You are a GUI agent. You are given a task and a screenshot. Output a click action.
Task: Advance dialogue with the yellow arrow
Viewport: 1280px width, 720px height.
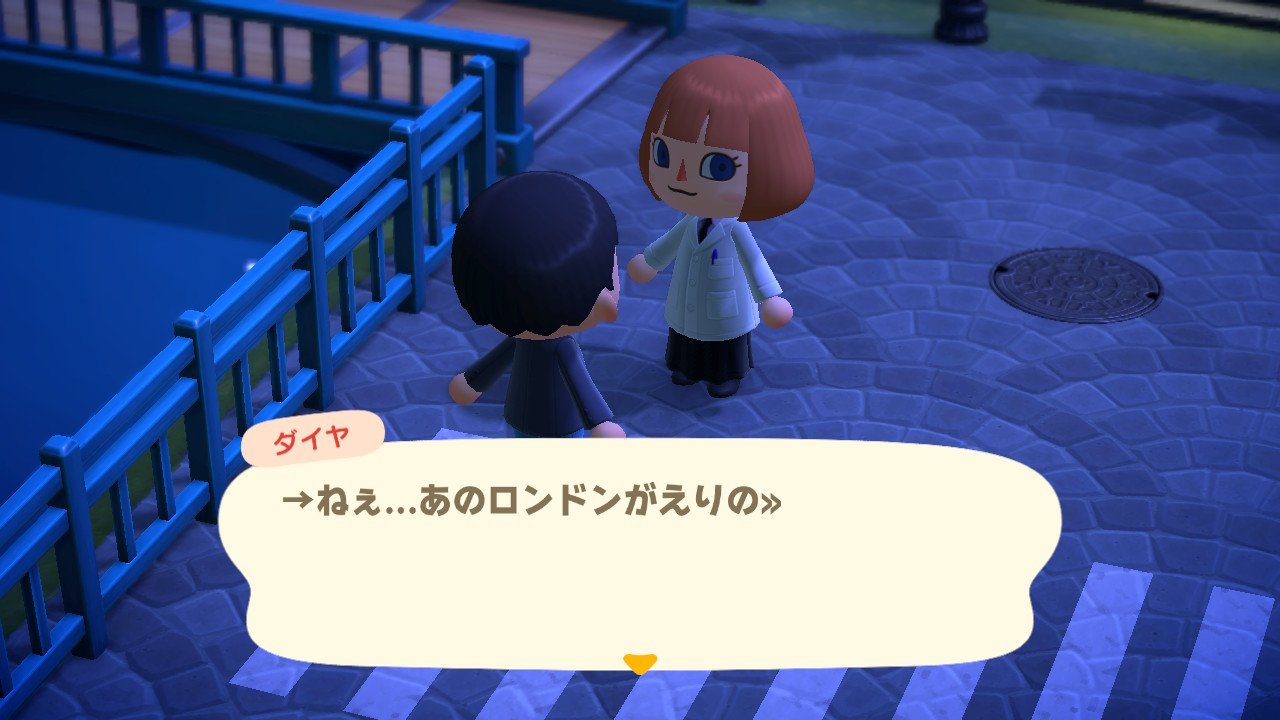coord(639,662)
